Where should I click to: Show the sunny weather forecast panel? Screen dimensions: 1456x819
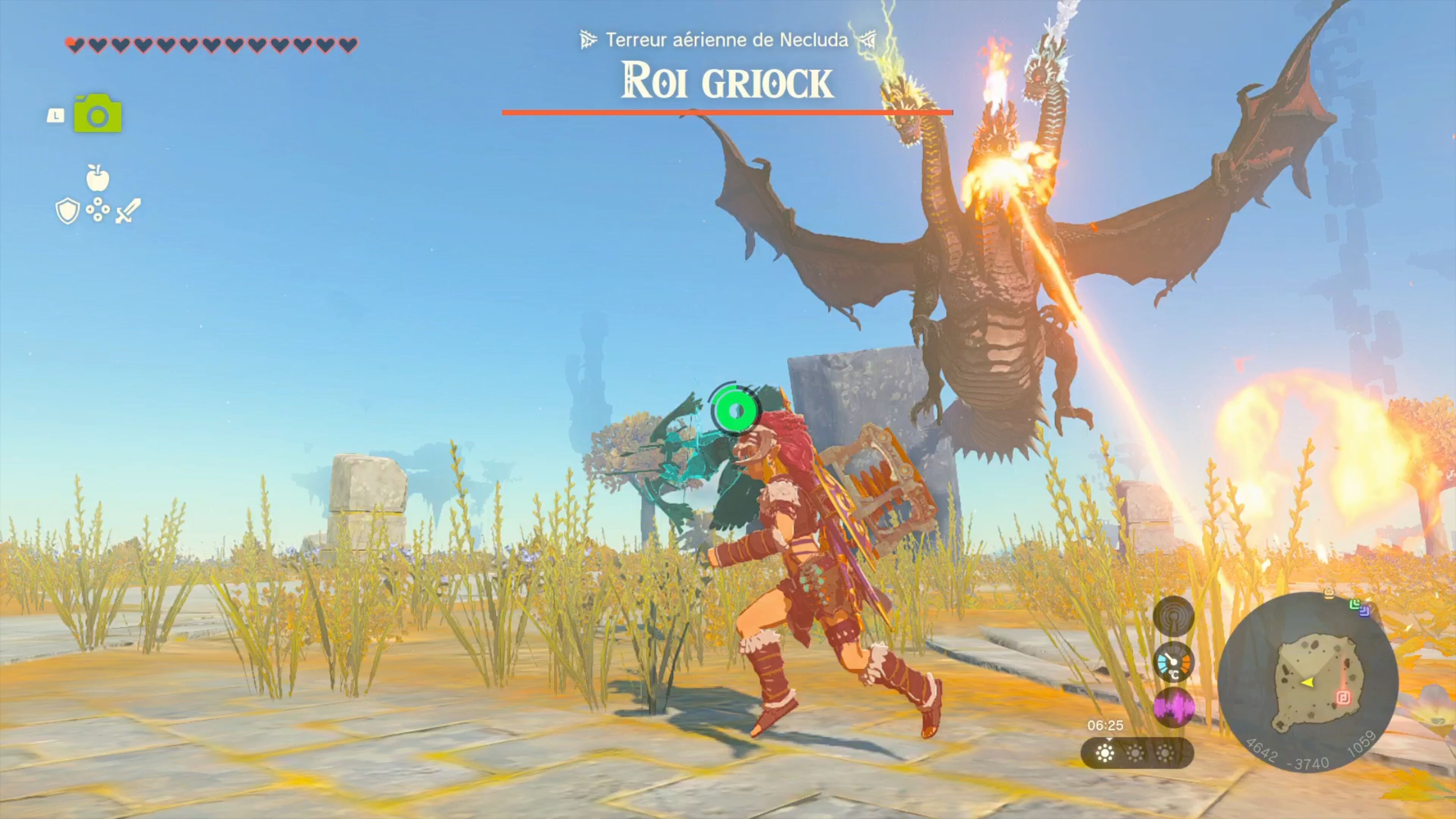point(1136,753)
